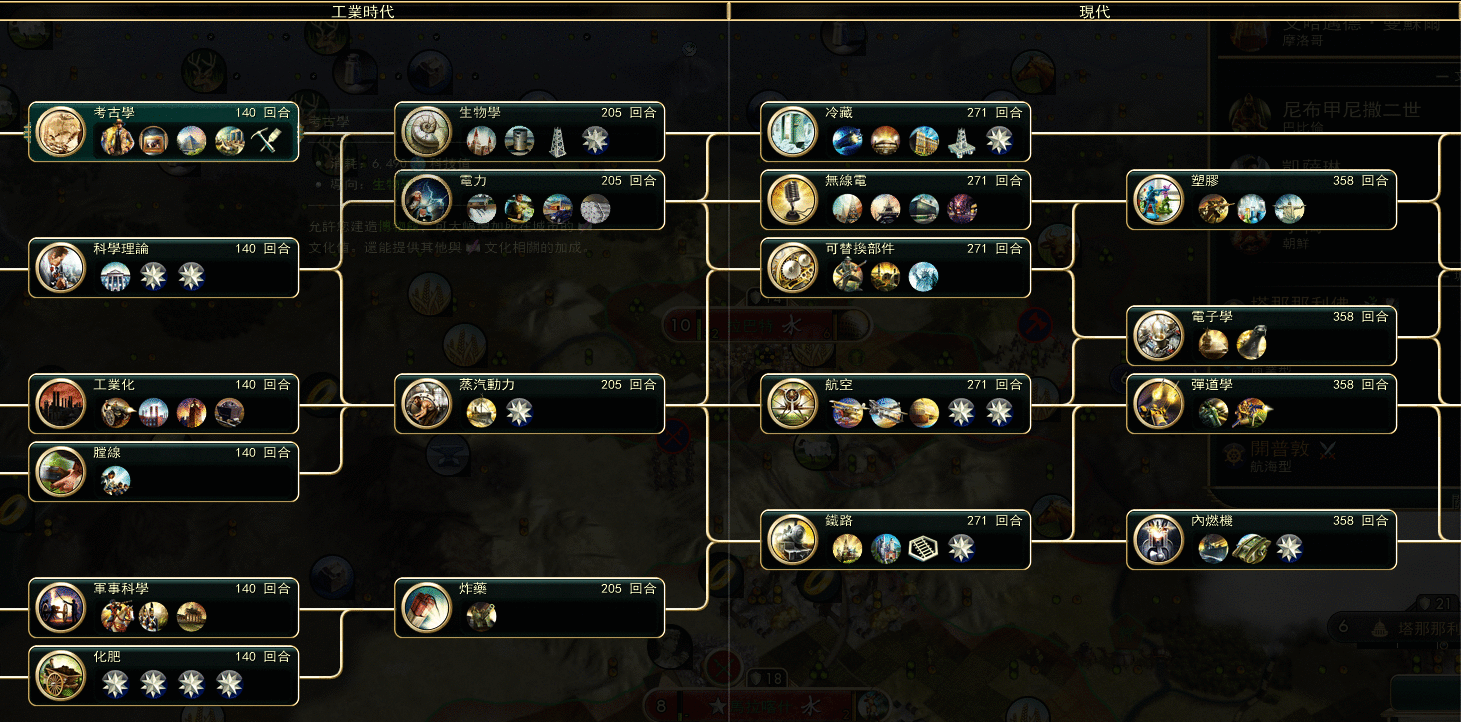Research the 工業化 technology
Screen dimensions: 1461x722
tap(163, 403)
